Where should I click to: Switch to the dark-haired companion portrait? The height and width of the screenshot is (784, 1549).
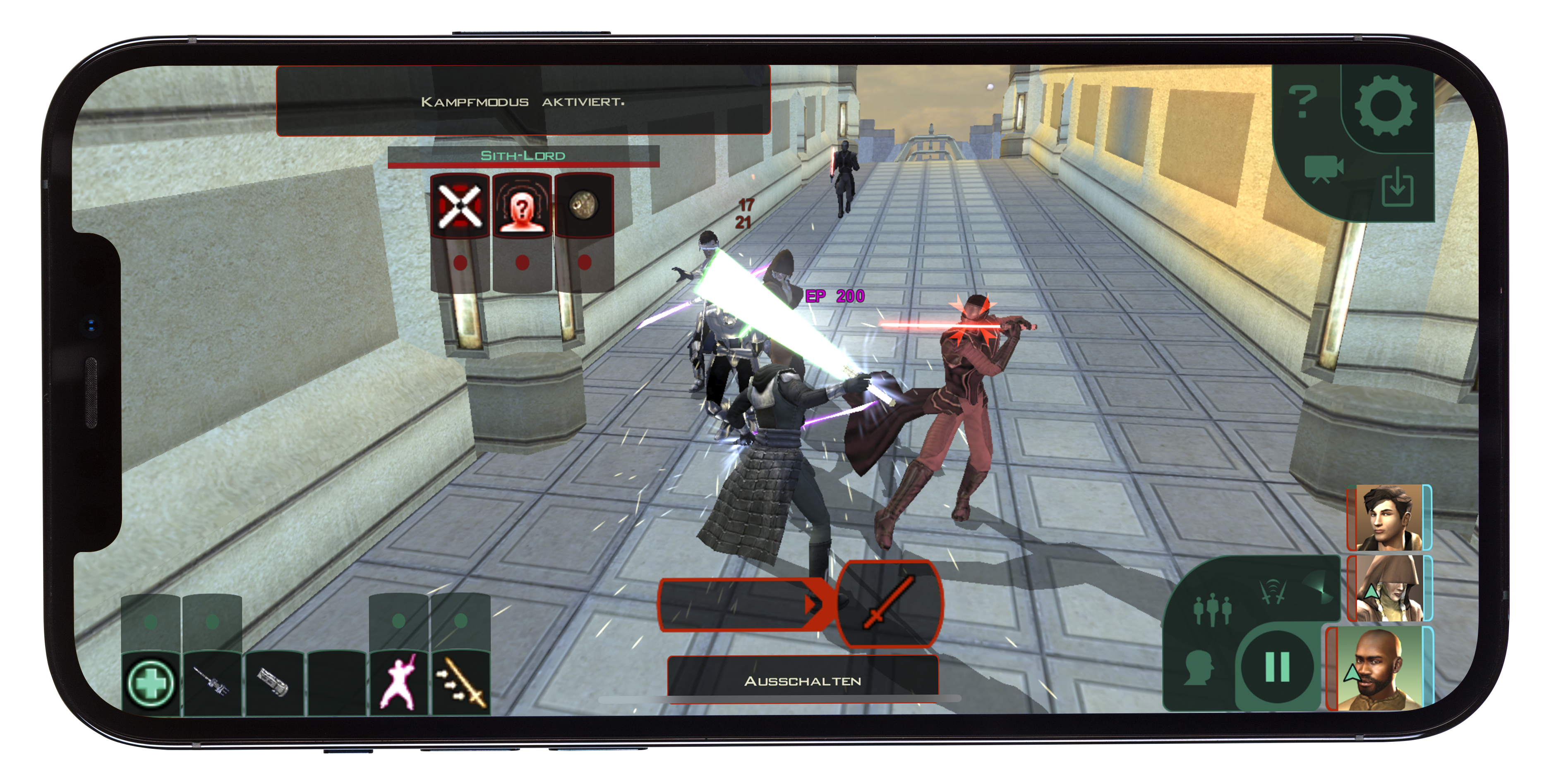1390,518
